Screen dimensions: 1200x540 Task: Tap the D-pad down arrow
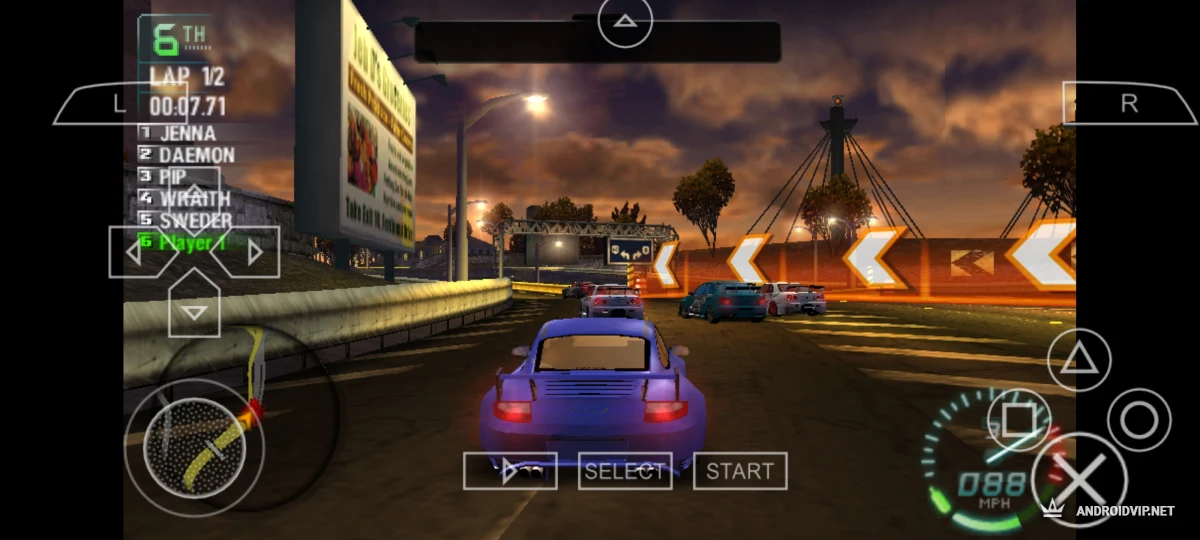pyautogui.click(x=195, y=308)
